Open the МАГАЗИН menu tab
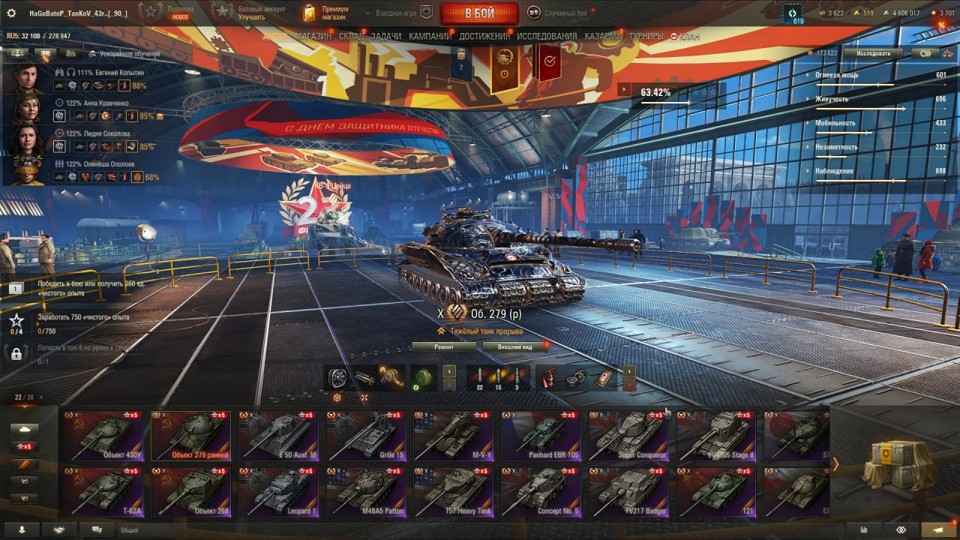The height and width of the screenshot is (540, 960). pyautogui.click(x=313, y=36)
